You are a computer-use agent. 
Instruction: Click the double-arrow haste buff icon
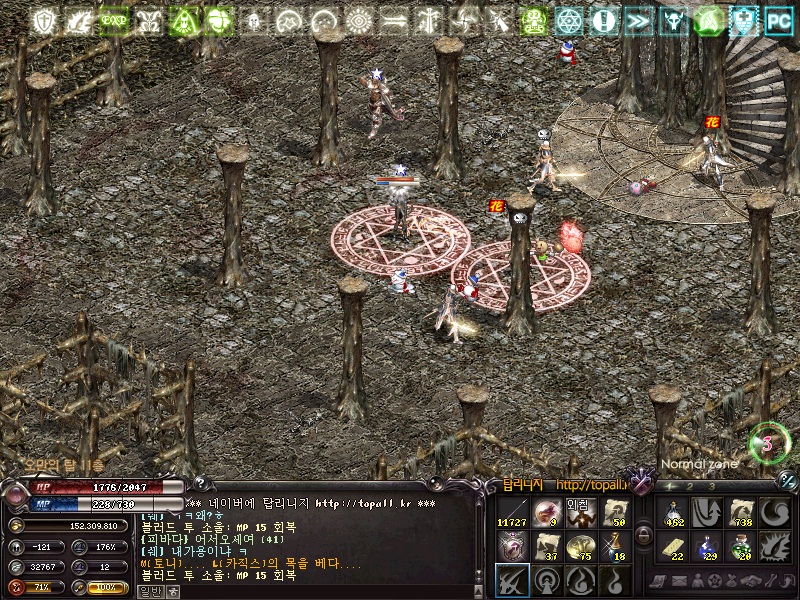(x=638, y=20)
